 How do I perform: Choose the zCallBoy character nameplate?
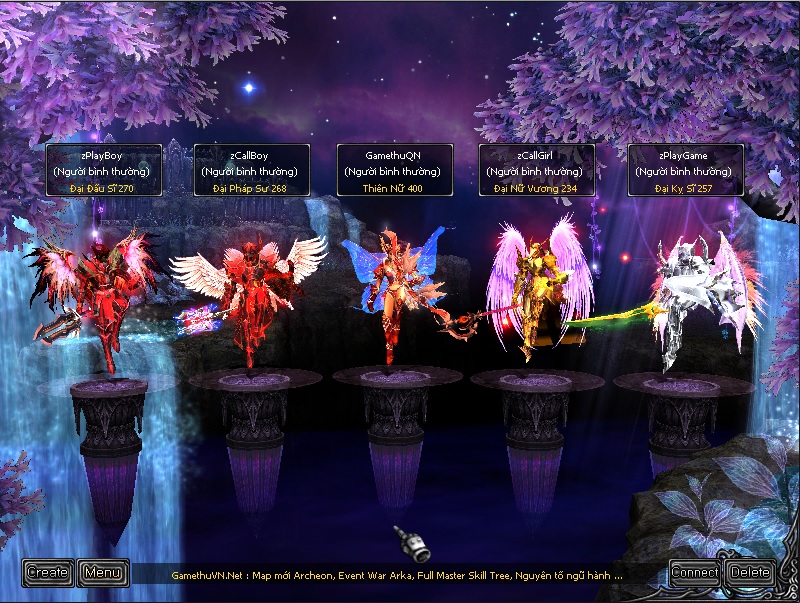(250, 170)
